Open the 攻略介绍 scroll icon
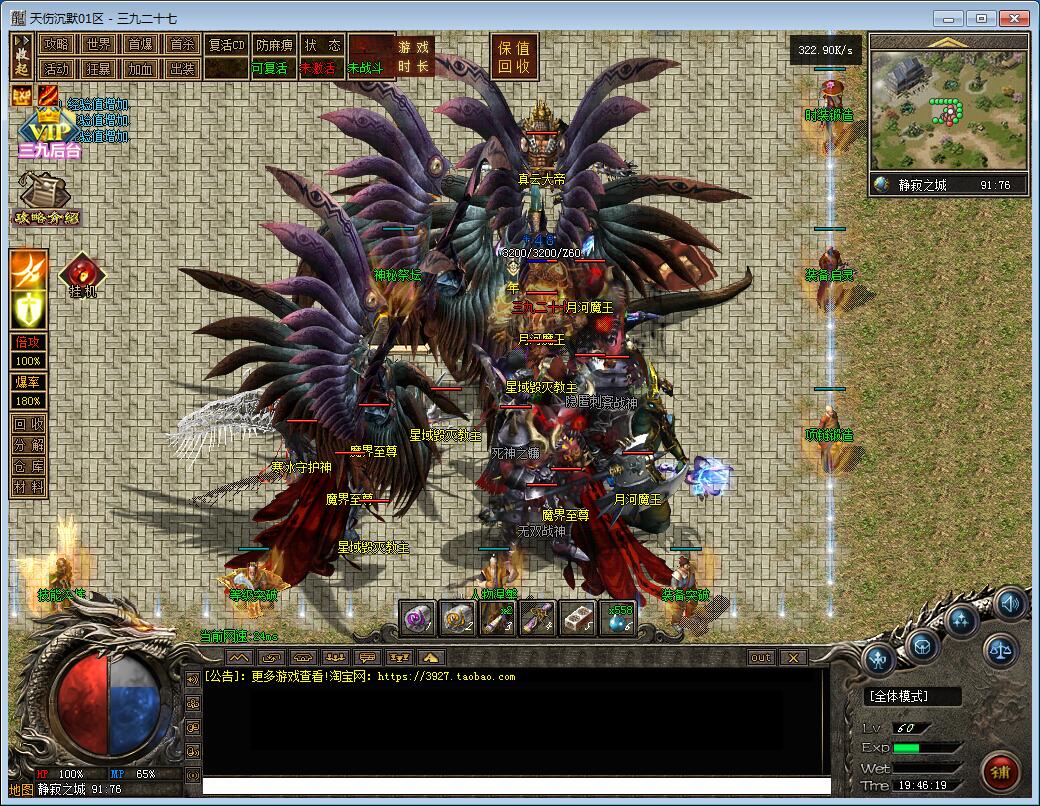This screenshot has width=1040, height=806. [x=42, y=196]
